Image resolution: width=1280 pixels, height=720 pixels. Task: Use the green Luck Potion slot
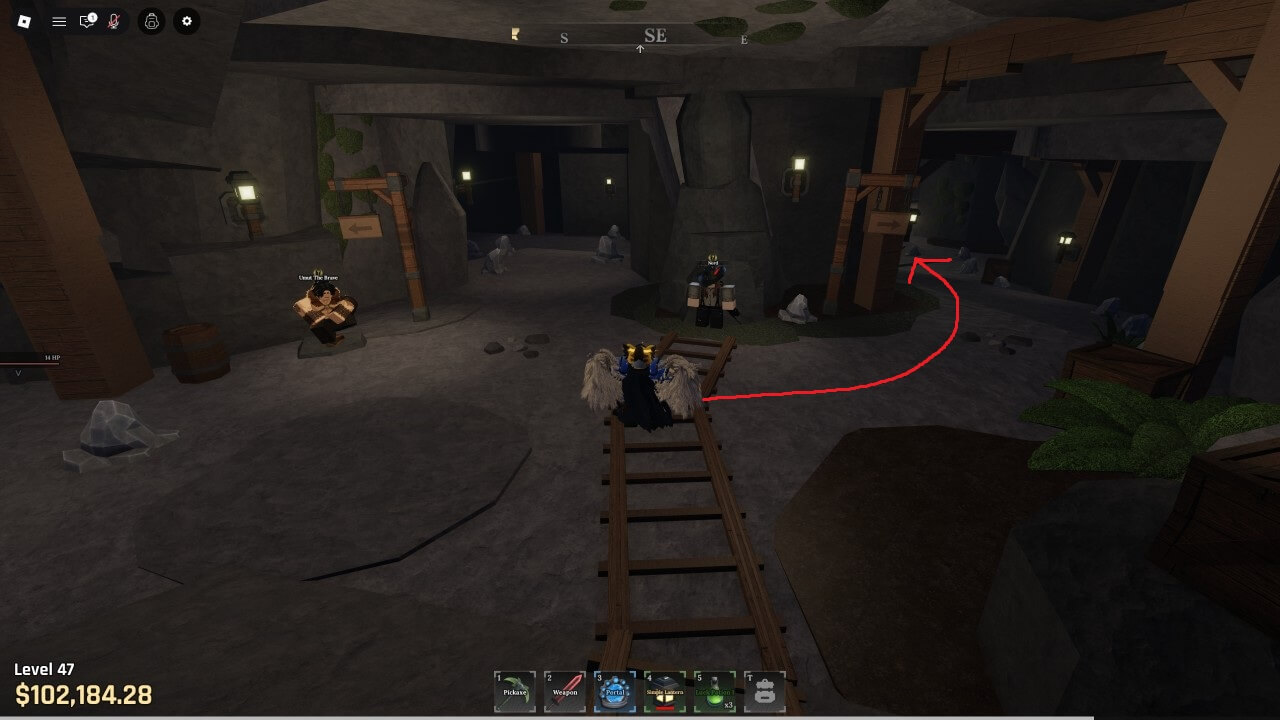pos(715,691)
